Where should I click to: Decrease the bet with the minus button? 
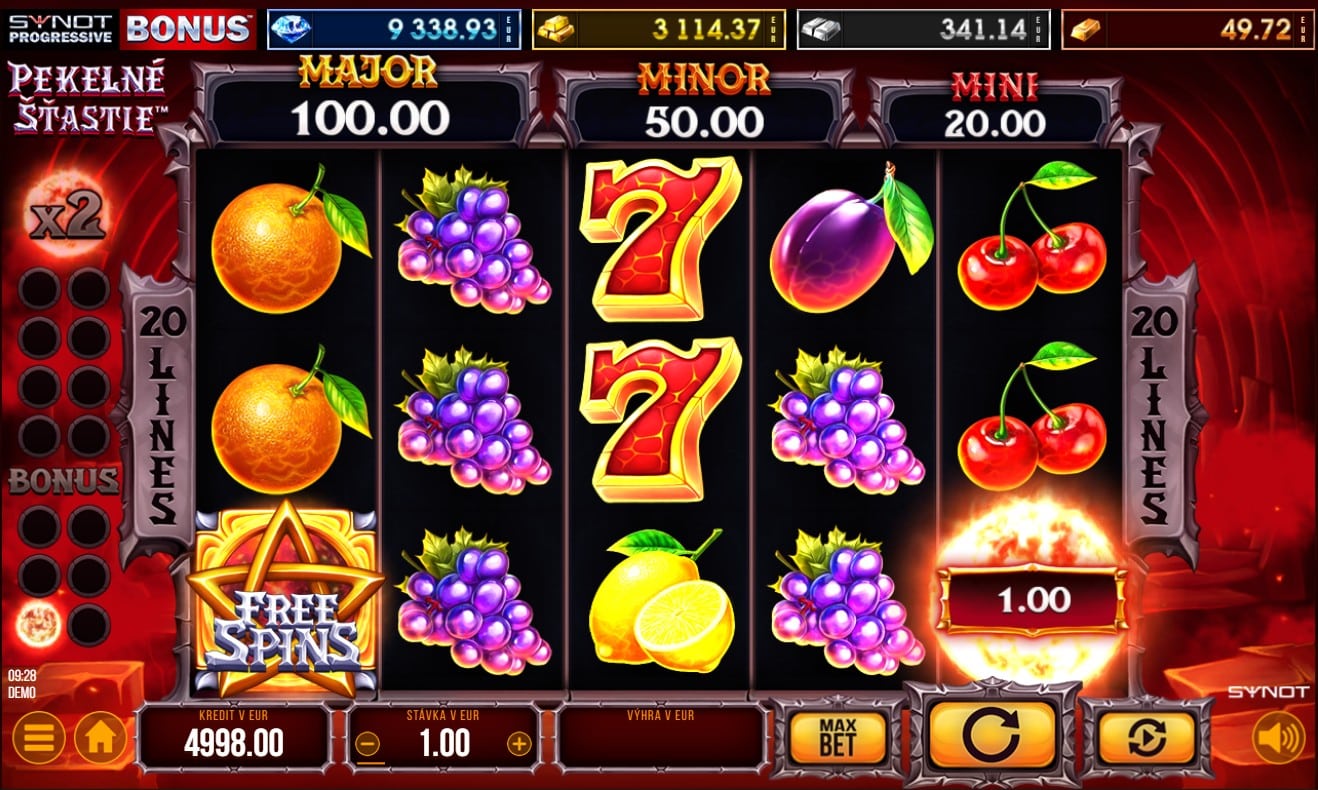click(x=367, y=743)
